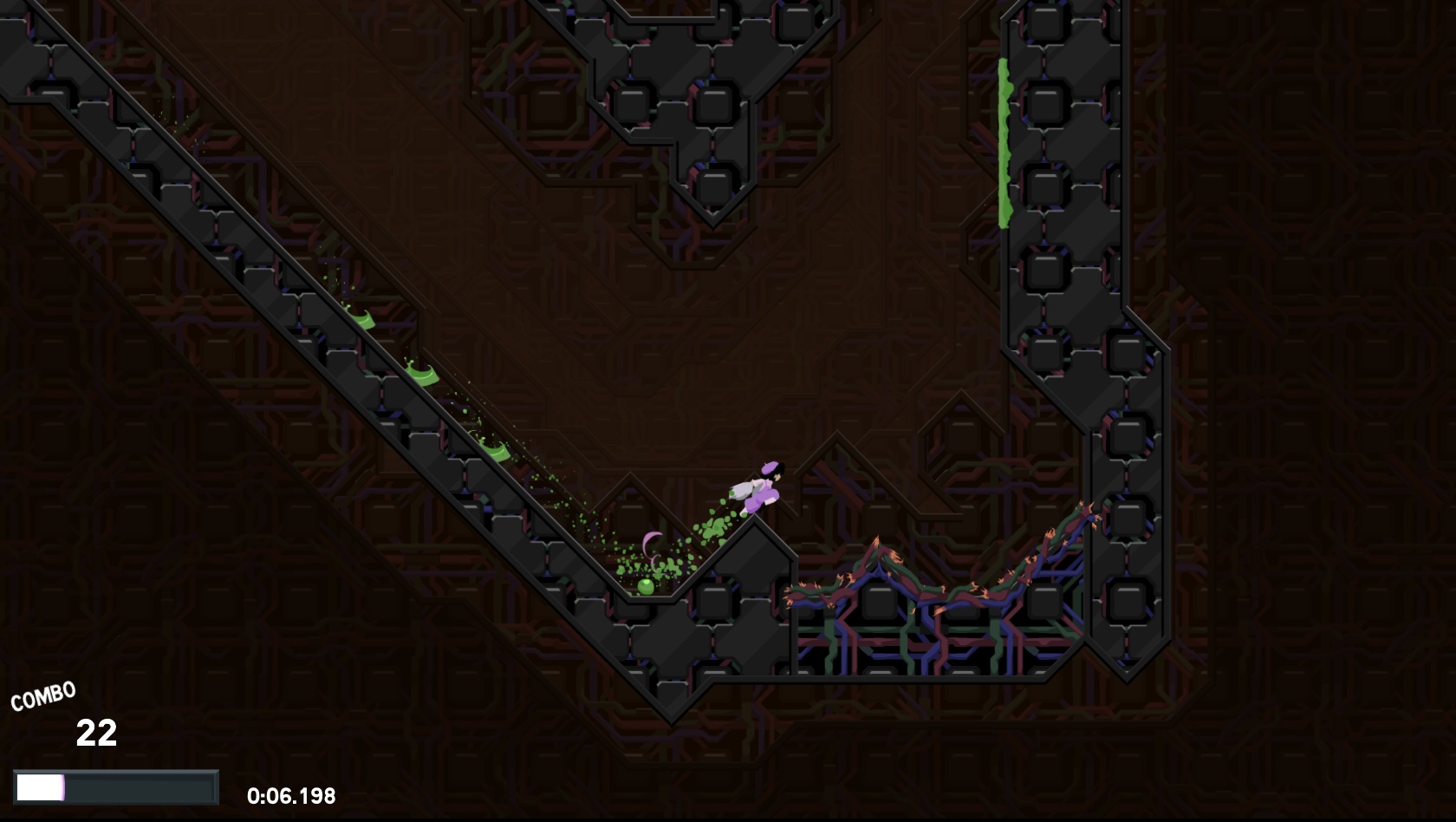Click the timer reading 0:06.198
1456x822 pixels.
point(292,793)
